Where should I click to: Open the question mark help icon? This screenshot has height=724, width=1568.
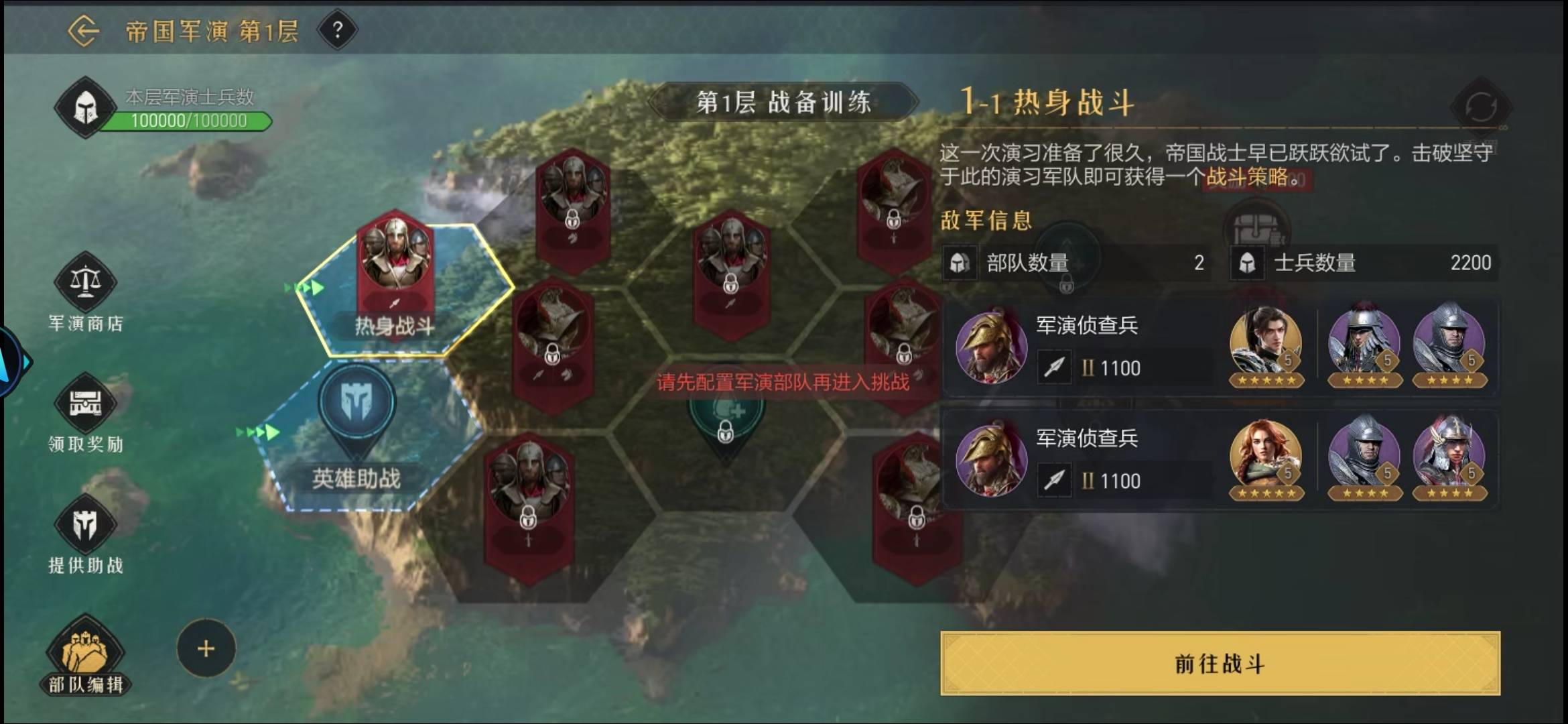click(x=338, y=31)
